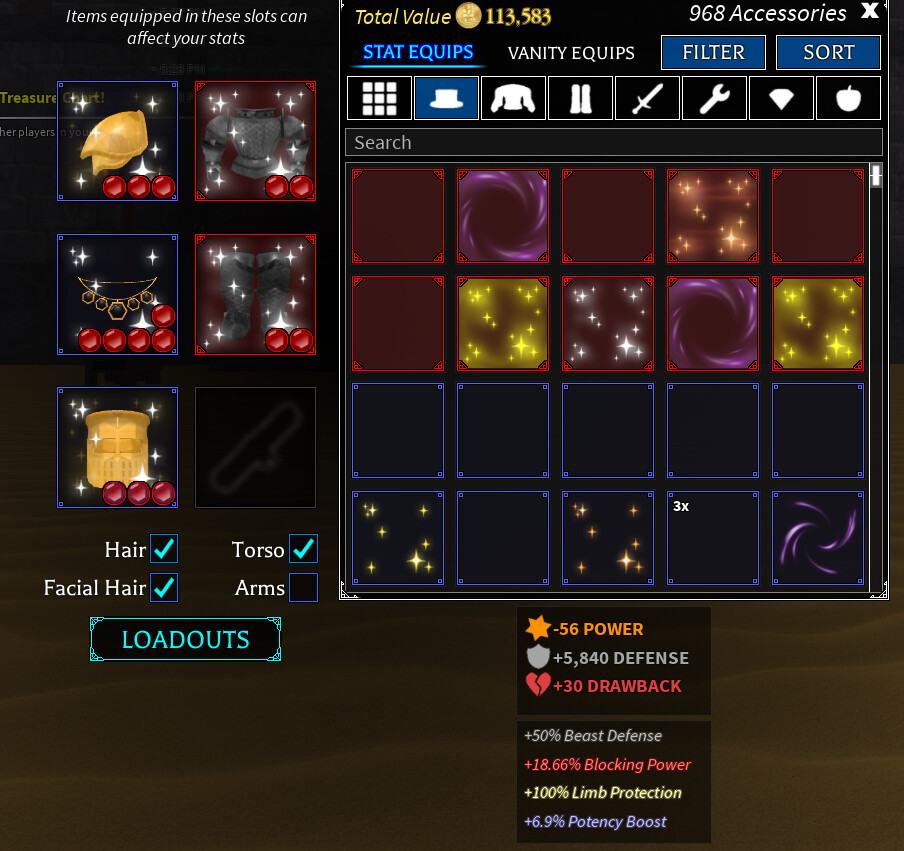Uncheck the Torso visibility checkbox
The width and height of the screenshot is (904, 851).
303,549
